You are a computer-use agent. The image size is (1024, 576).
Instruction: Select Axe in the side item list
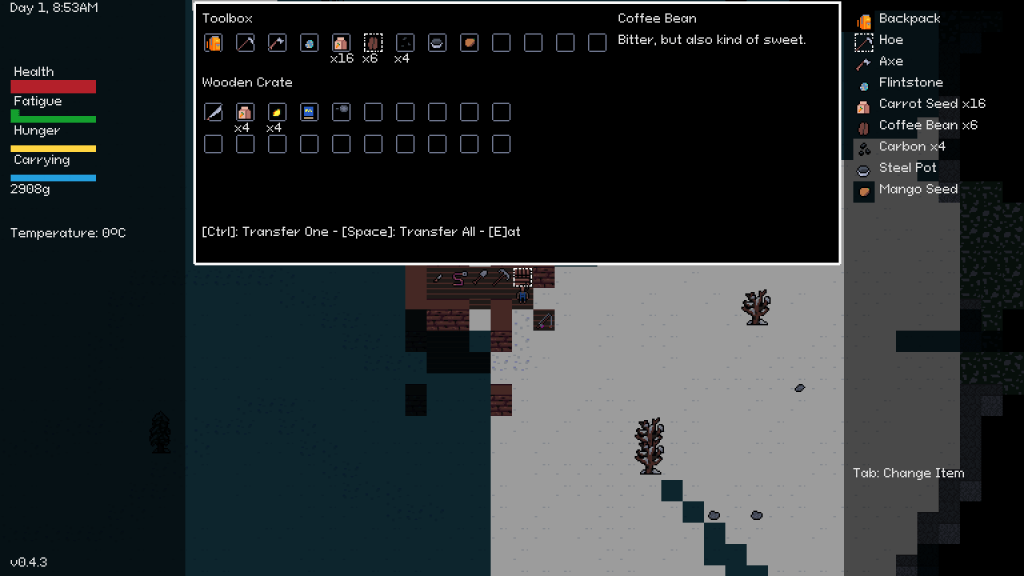click(x=890, y=62)
